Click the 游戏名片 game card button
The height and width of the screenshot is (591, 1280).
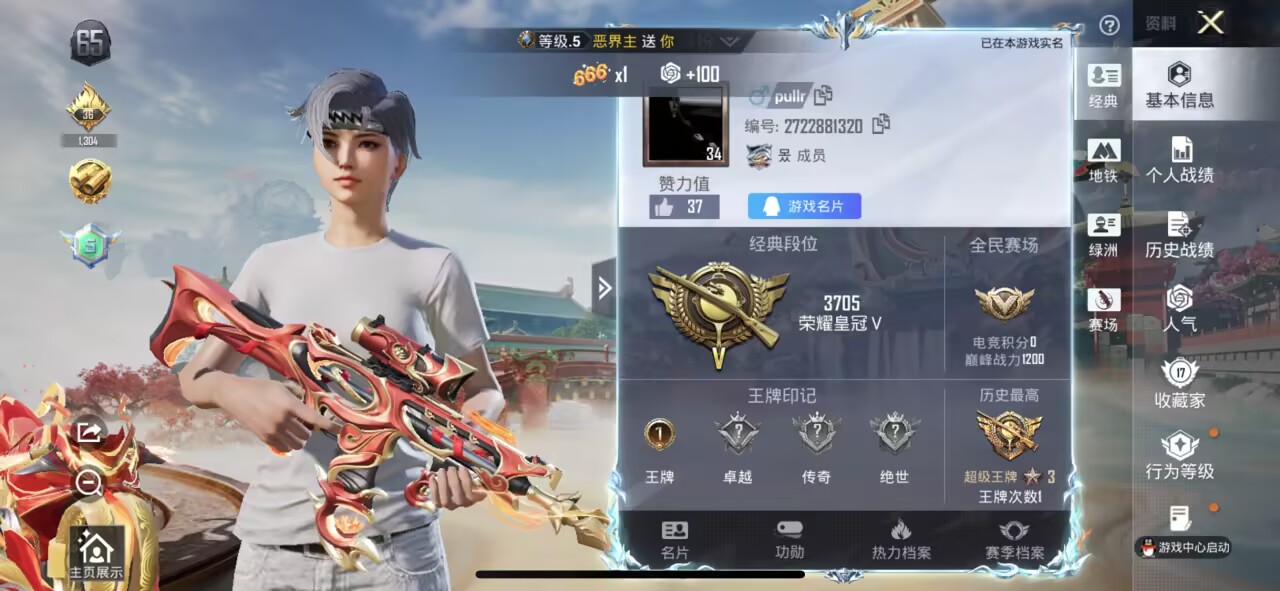[804, 206]
